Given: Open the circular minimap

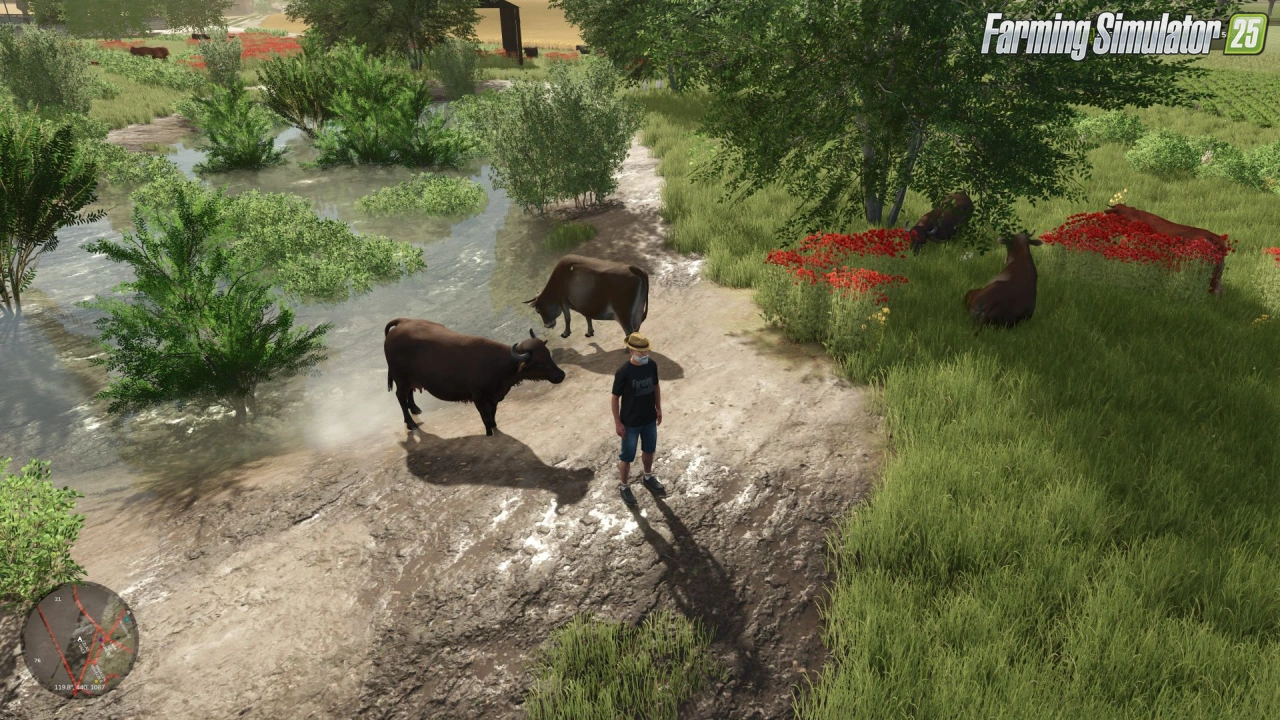Looking at the screenshot, I should 79,639.
